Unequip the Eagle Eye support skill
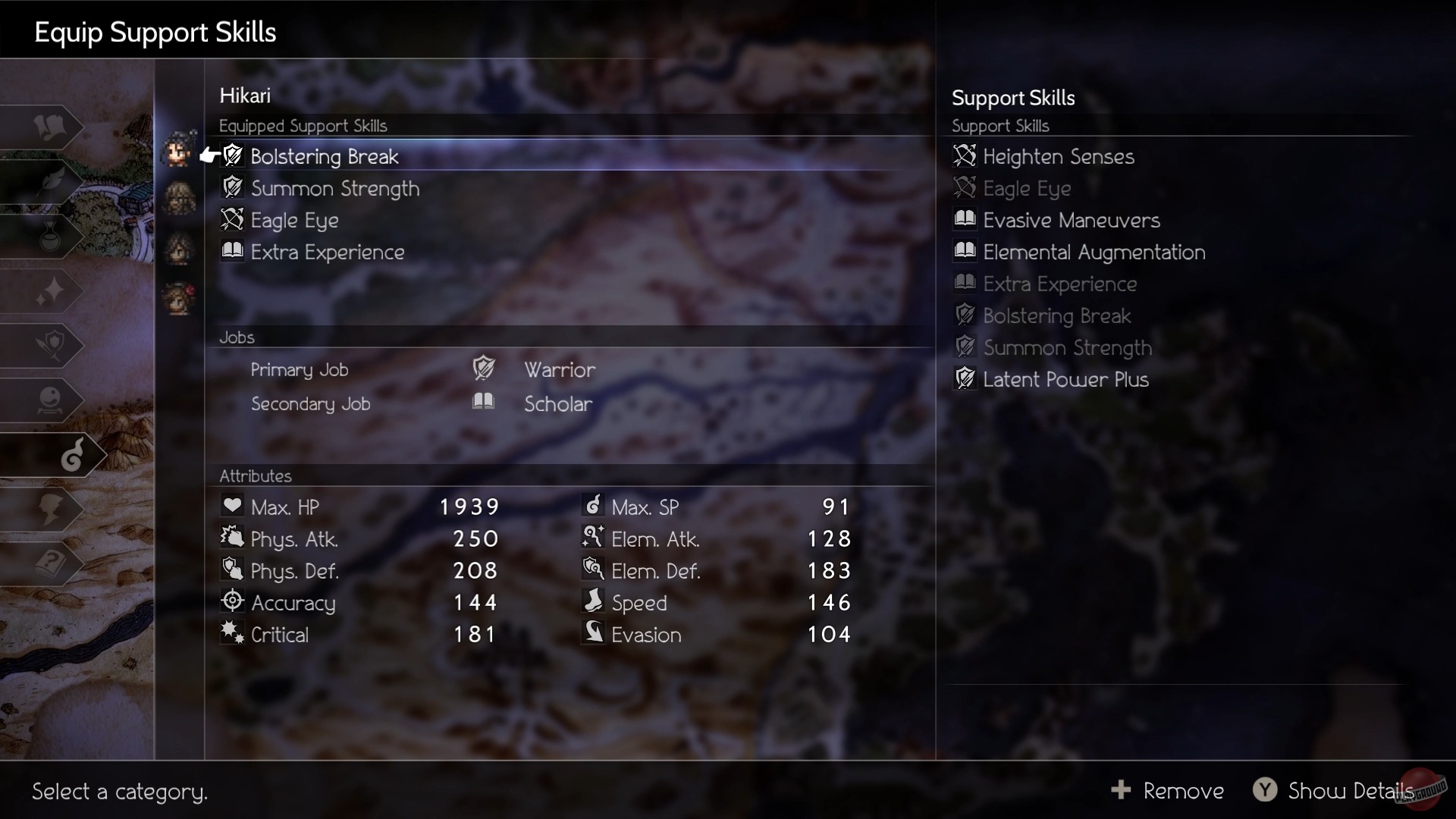This screenshot has width=1456, height=819. [294, 220]
